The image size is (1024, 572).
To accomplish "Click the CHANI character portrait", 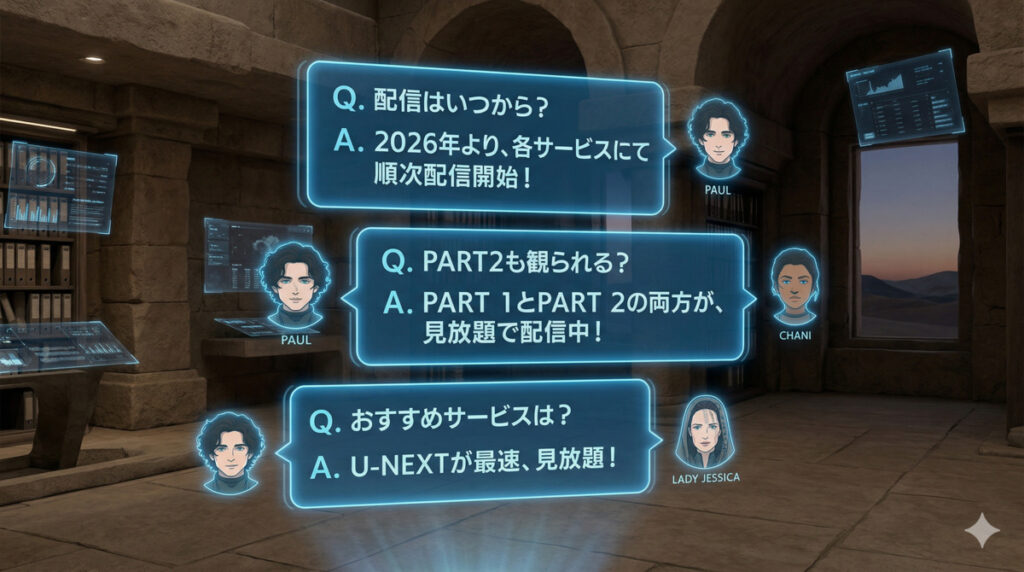I will [795, 284].
